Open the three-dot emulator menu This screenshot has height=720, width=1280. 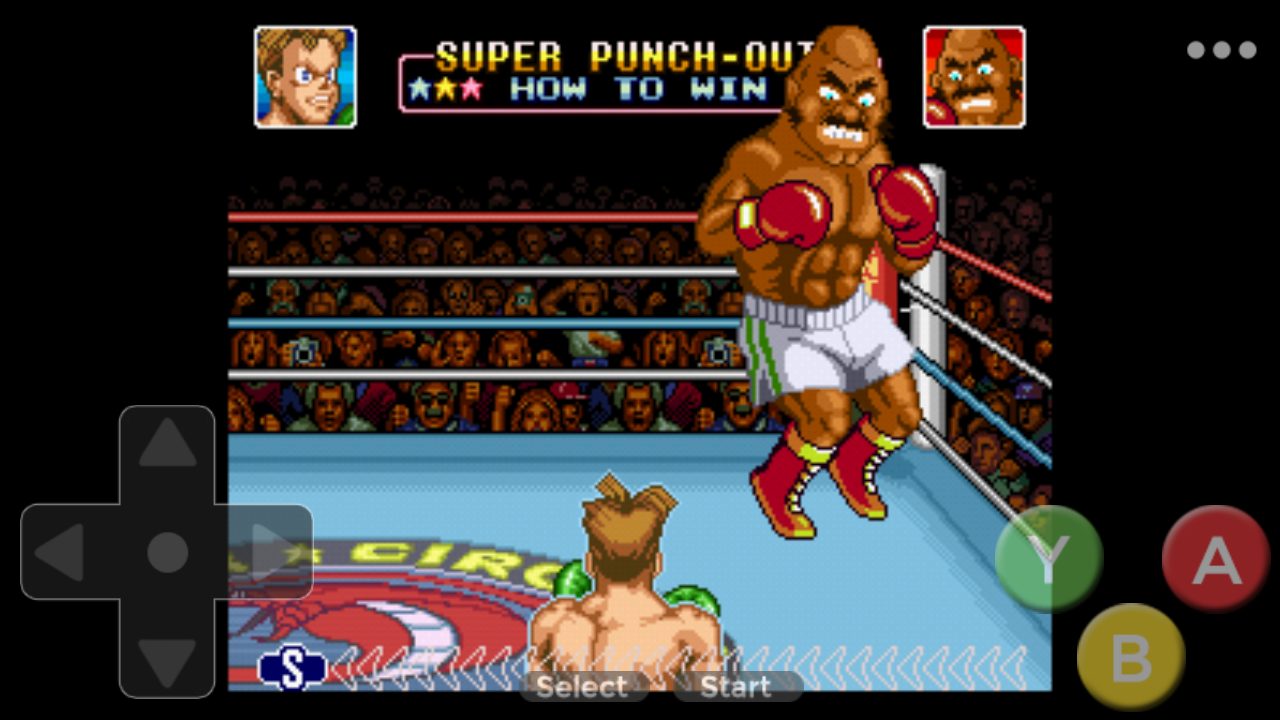[x=1221, y=48]
